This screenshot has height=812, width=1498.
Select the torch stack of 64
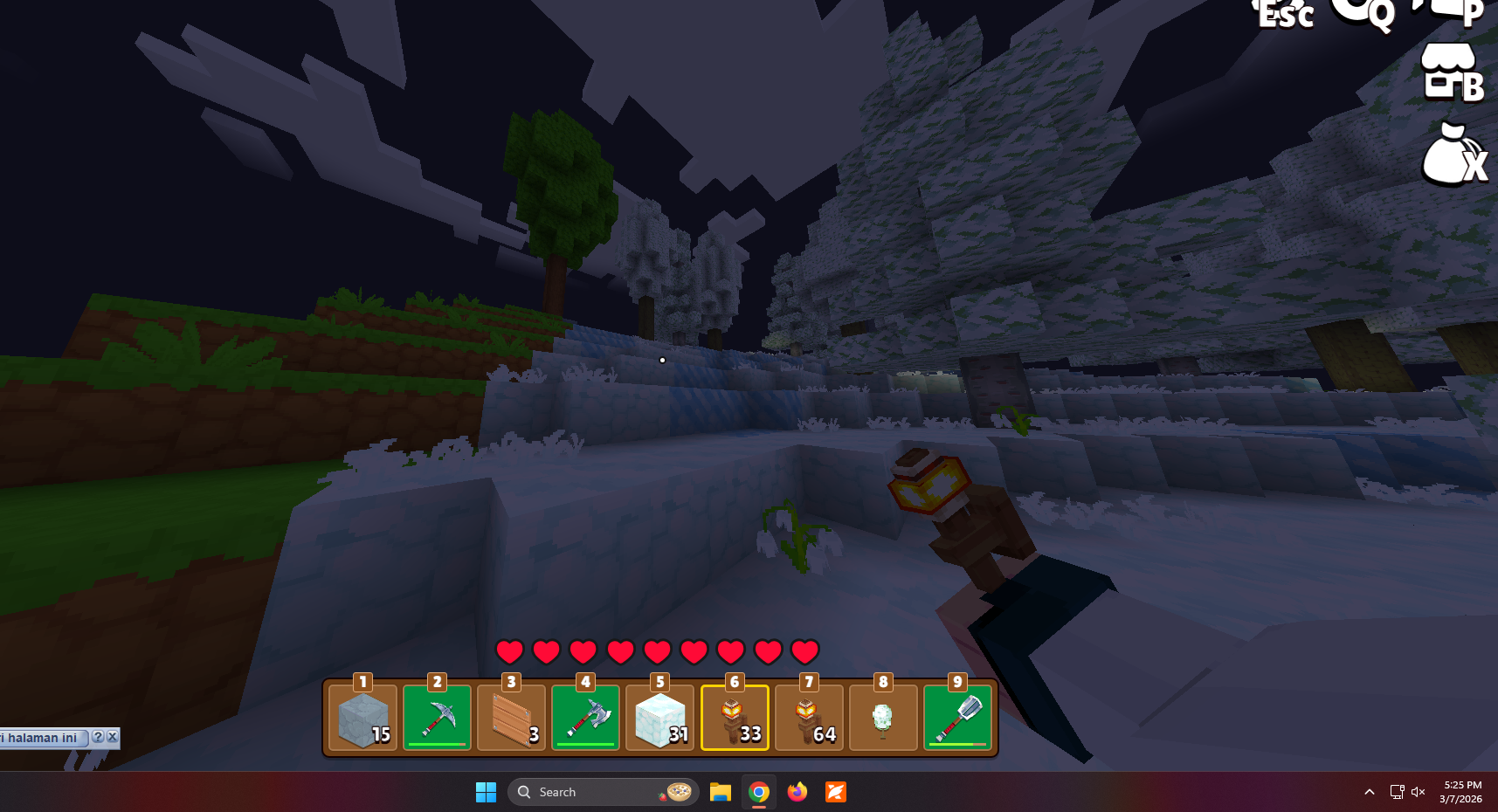(809, 718)
